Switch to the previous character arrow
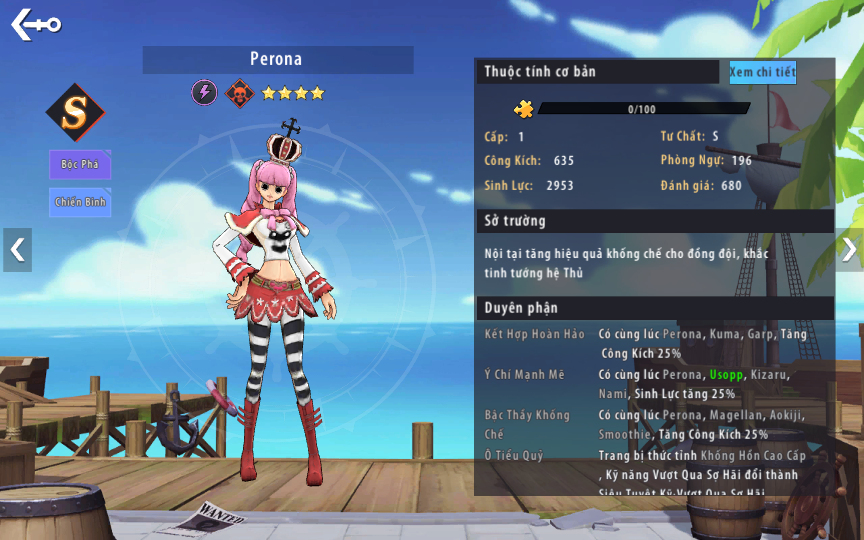 (17, 250)
